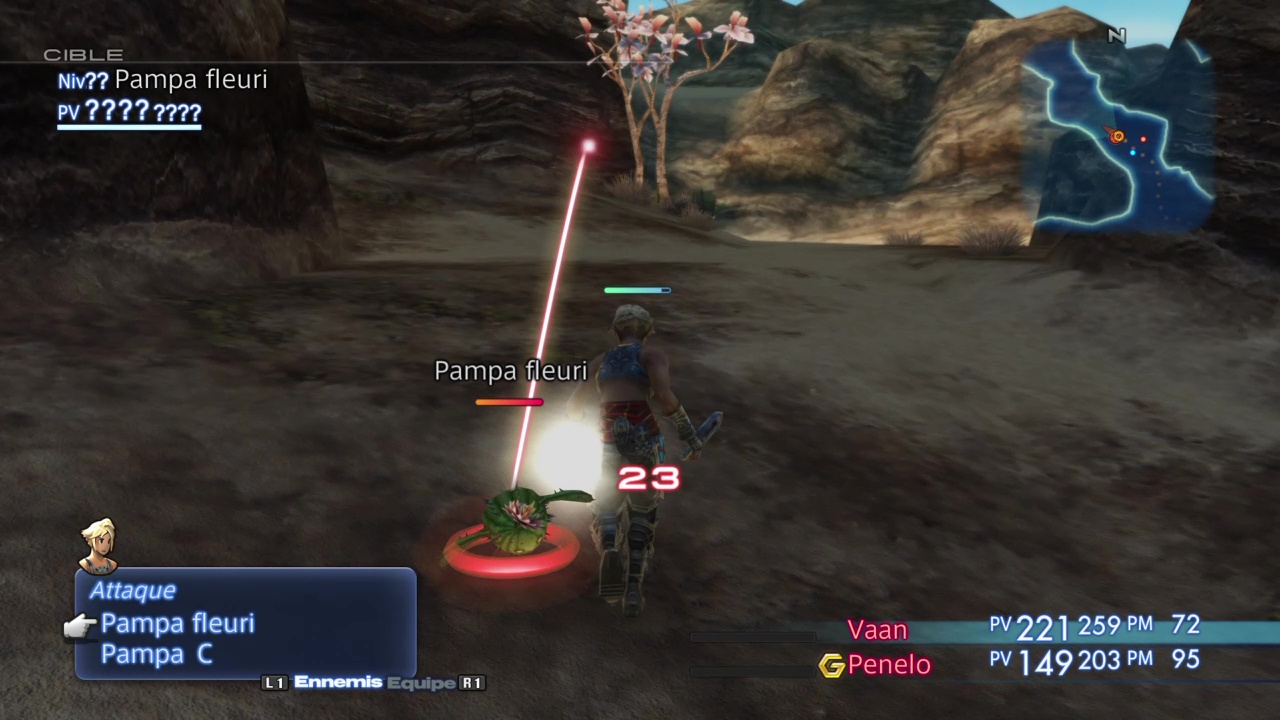Image resolution: width=1280 pixels, height=720 pixels.
Task: Open the area minimap
Action: (x=1118, y=136)
